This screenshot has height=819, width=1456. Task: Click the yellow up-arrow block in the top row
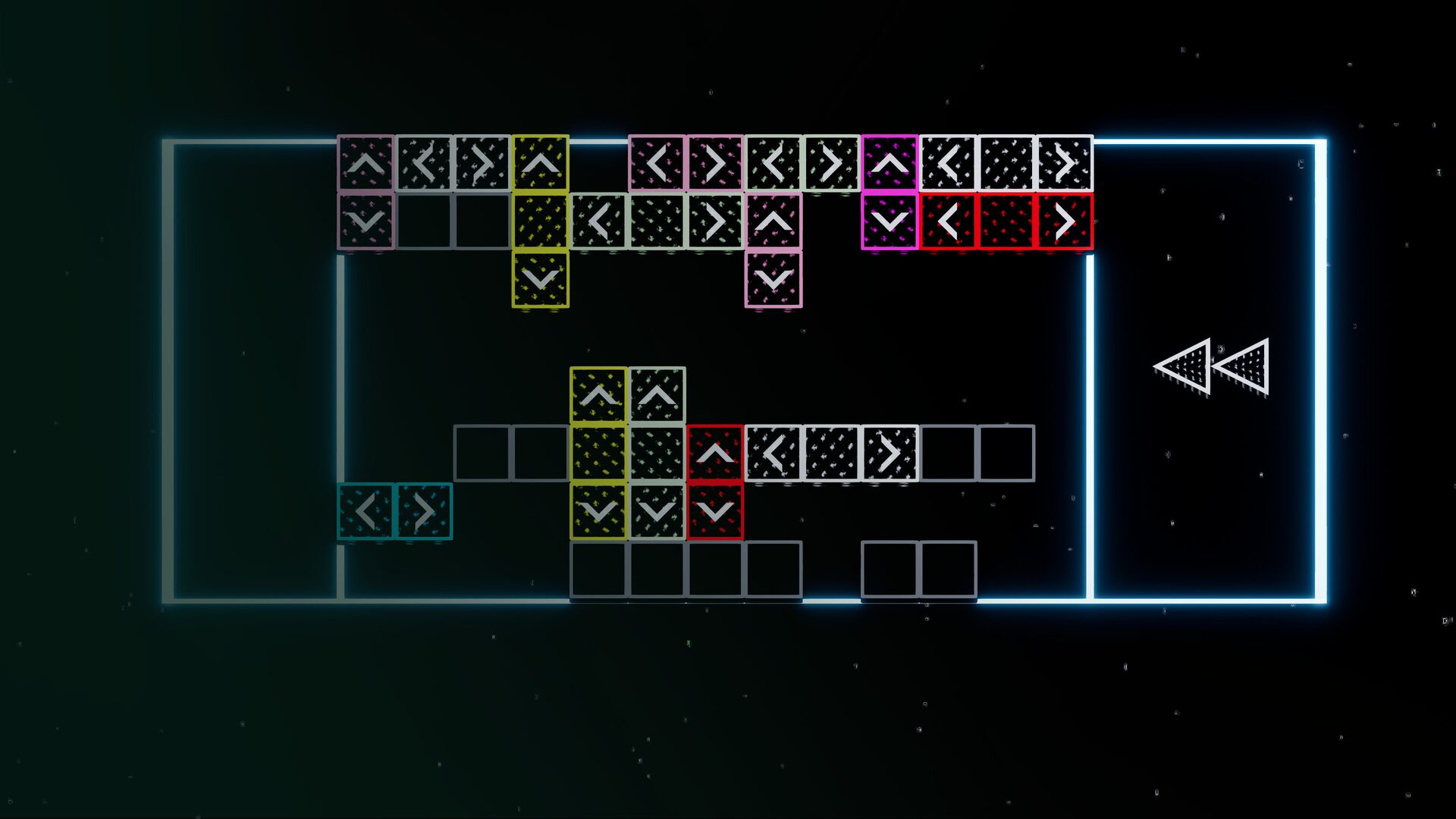(542, 163)
